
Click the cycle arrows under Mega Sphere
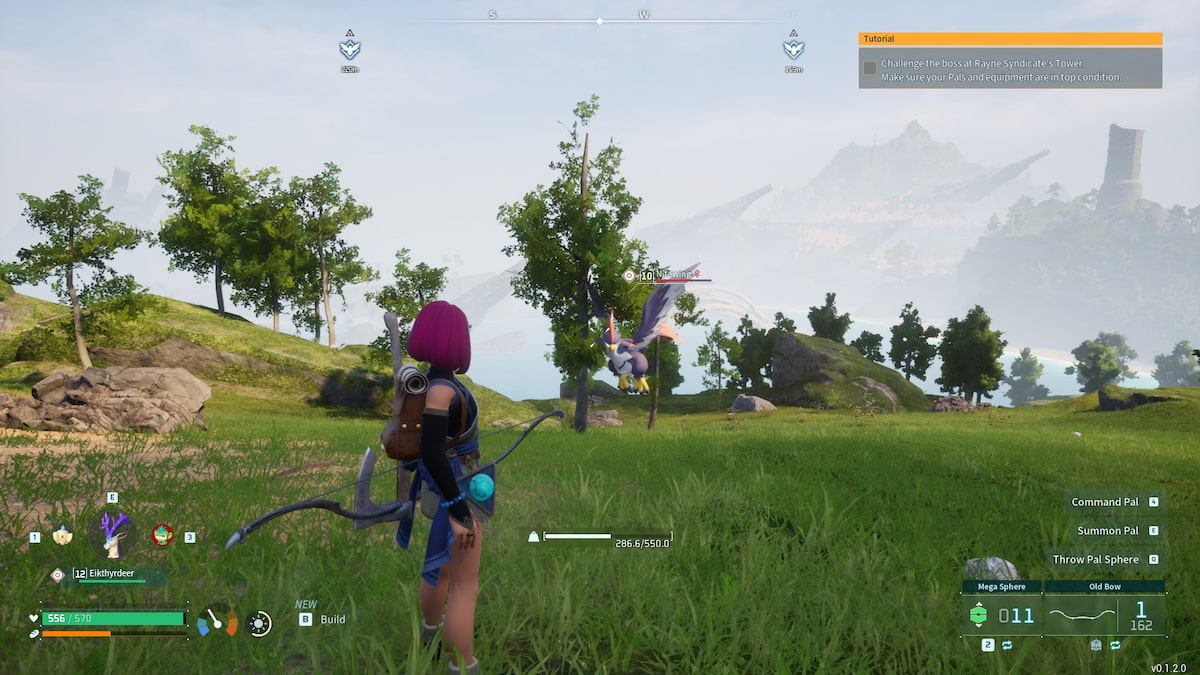coord(1006,646)
